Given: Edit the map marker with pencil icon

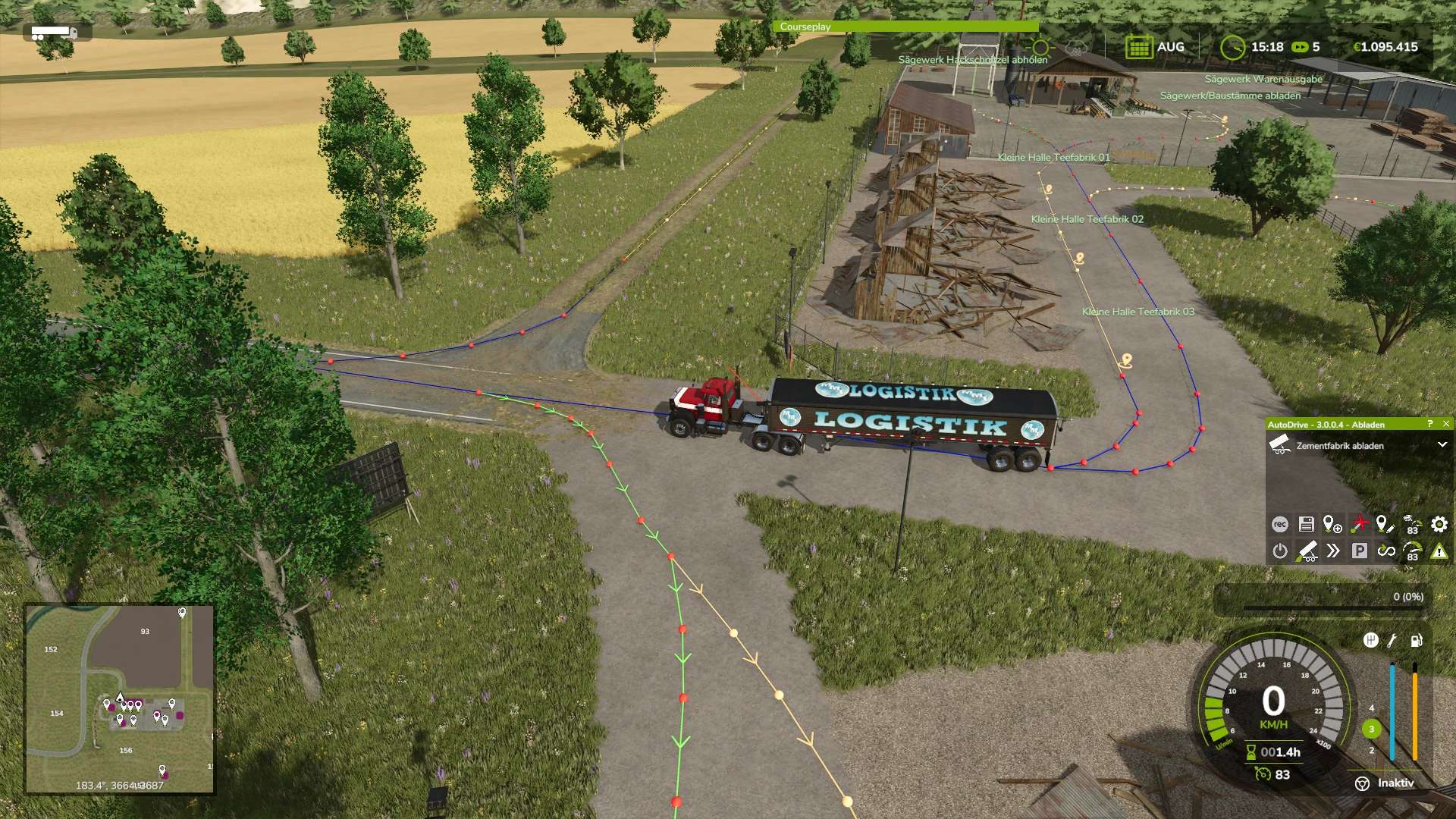Looking at the screenshot, I should [x=1385, y=524].
